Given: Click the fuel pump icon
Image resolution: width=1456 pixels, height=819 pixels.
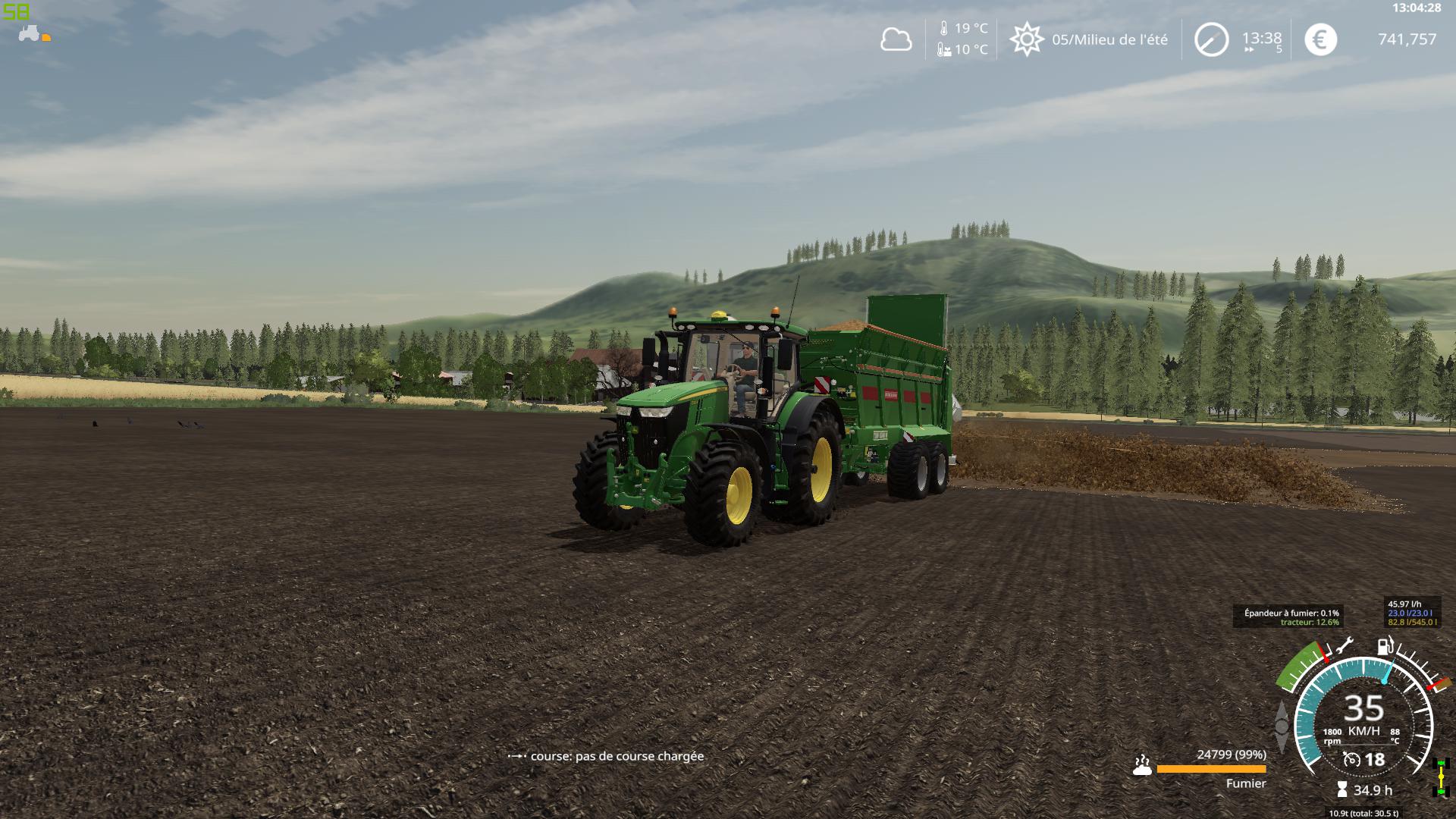Looking at the screenshot, I should (x=1385, y=646).
